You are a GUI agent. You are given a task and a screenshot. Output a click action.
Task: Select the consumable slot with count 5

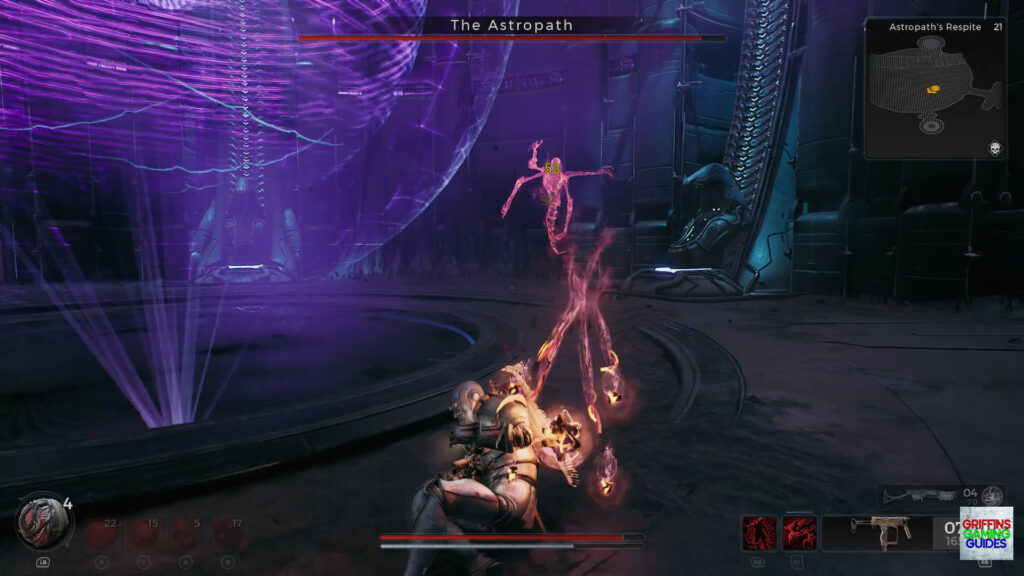click(x=187, y=533)
